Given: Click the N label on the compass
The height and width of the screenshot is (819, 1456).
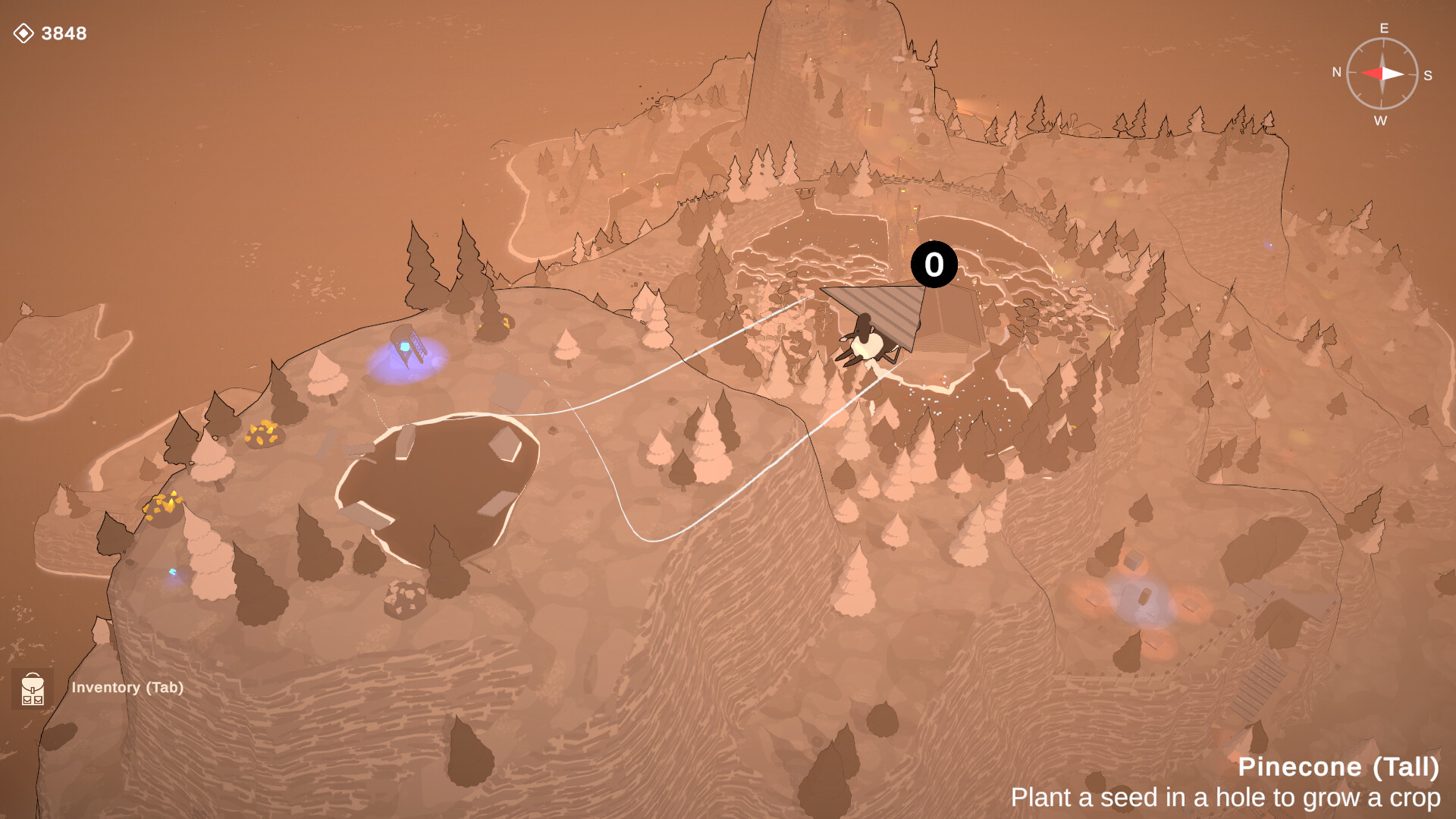Looking at the screenshot, I should point(1336,73).
